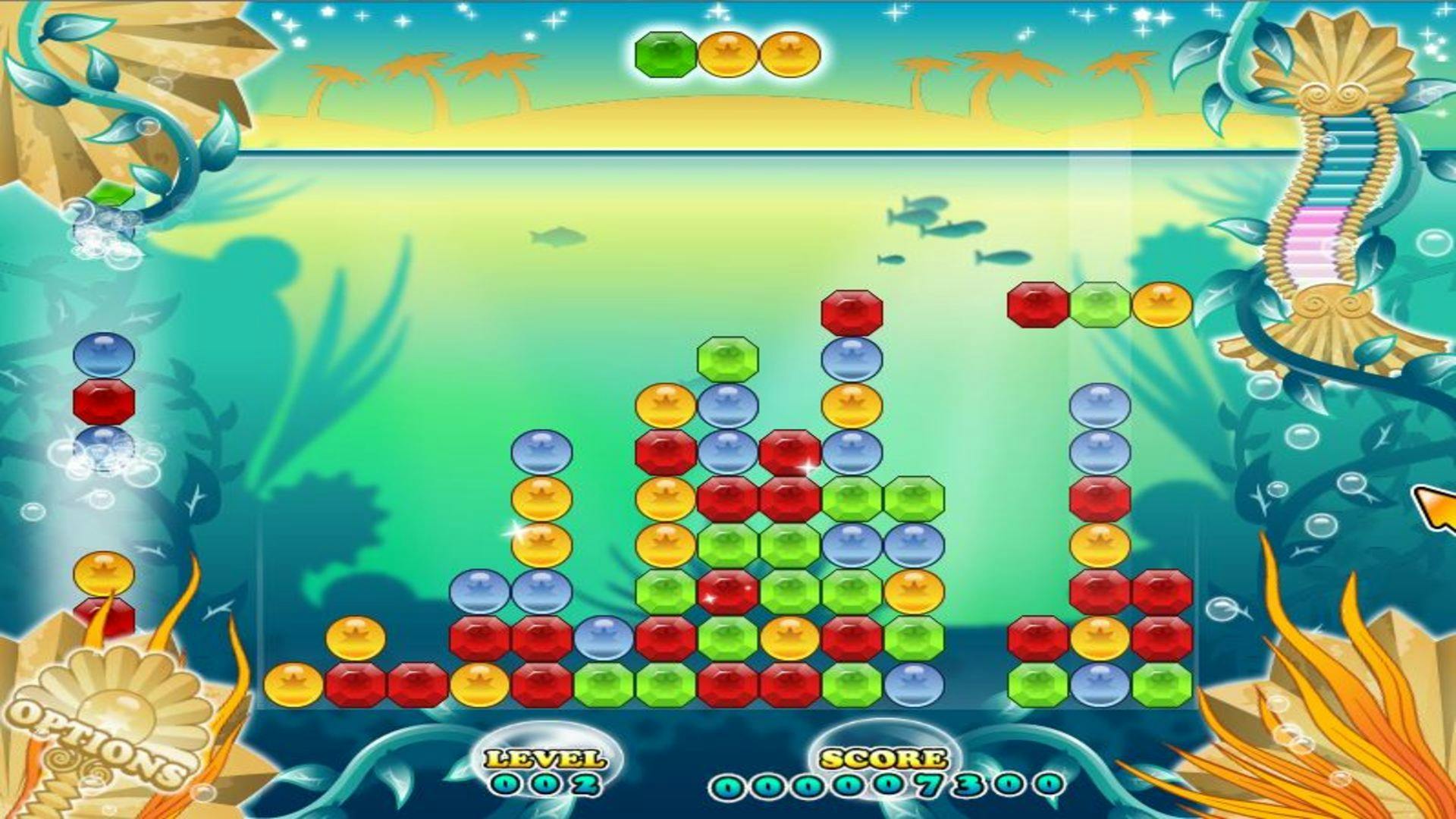
Task: Select the first yellow coin in the preview strip
Action: tap(728, 55)
